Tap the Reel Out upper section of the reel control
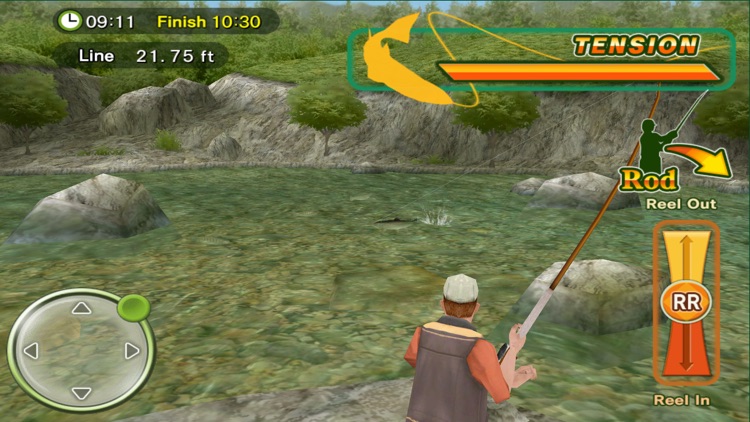The width and height of the screenshot is (750, 422). tap(686, 253)
